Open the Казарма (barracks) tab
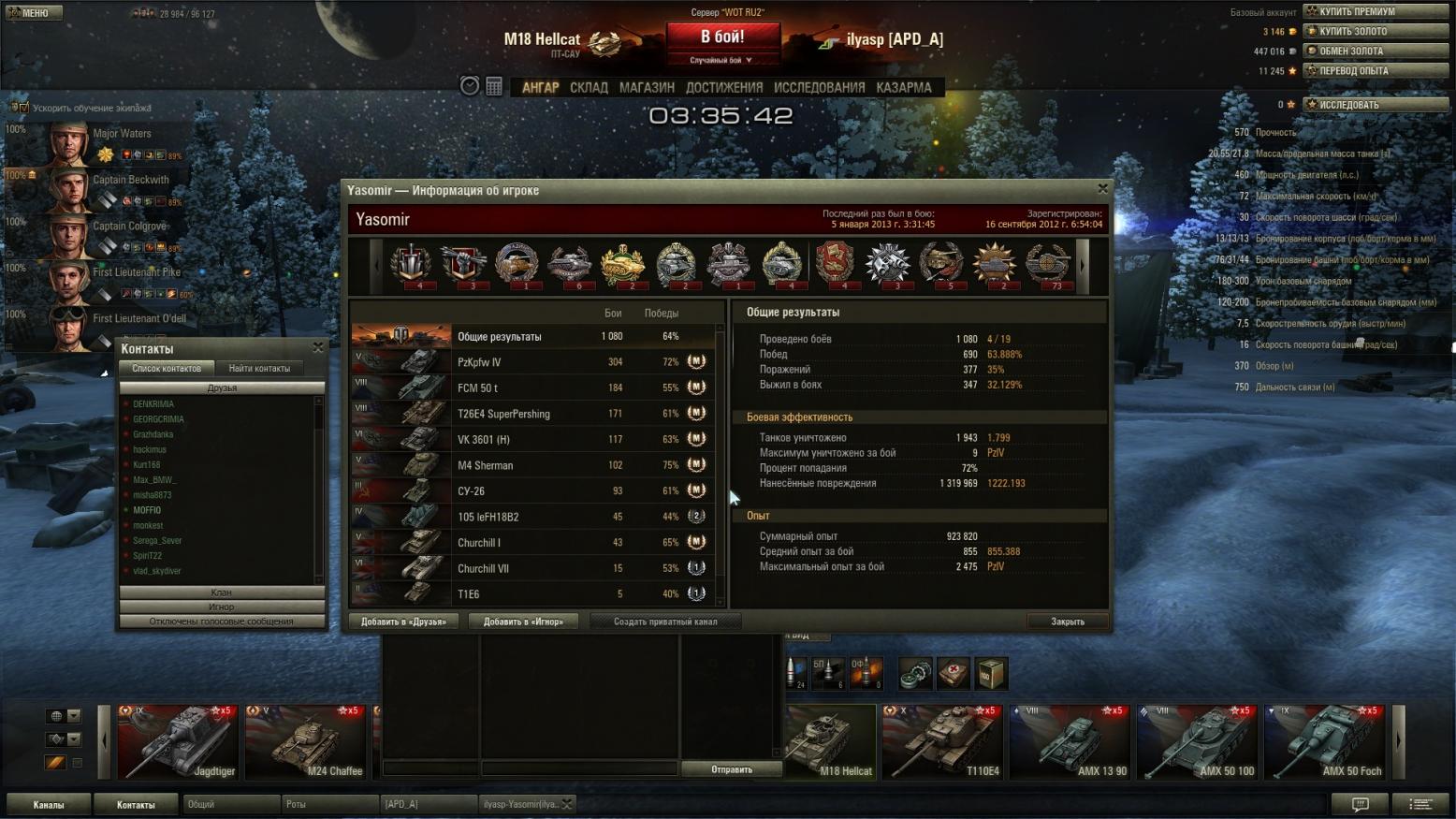 click(x=903, y=87)
